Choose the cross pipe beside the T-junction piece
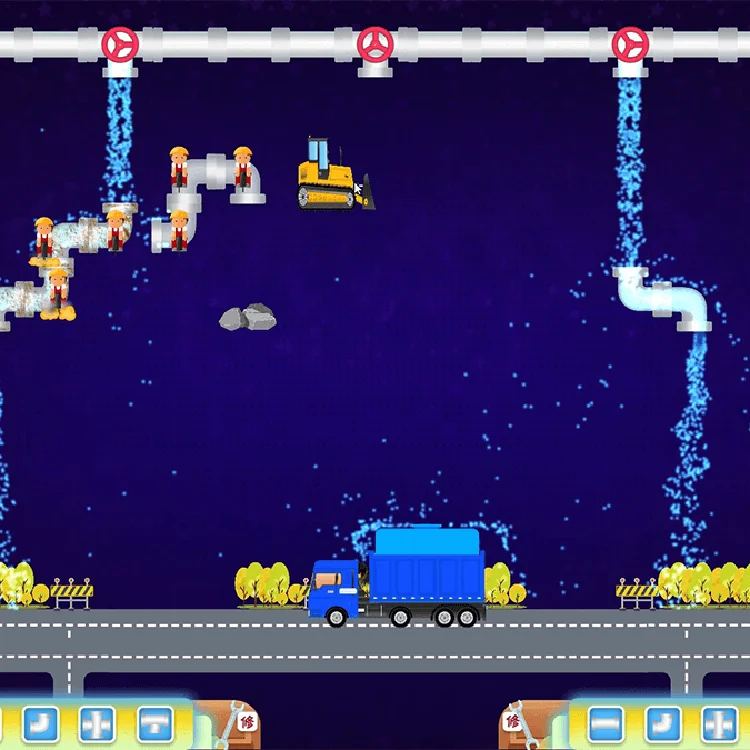The height and width of the screenshot is (750, 750). (x=97, y=722)
